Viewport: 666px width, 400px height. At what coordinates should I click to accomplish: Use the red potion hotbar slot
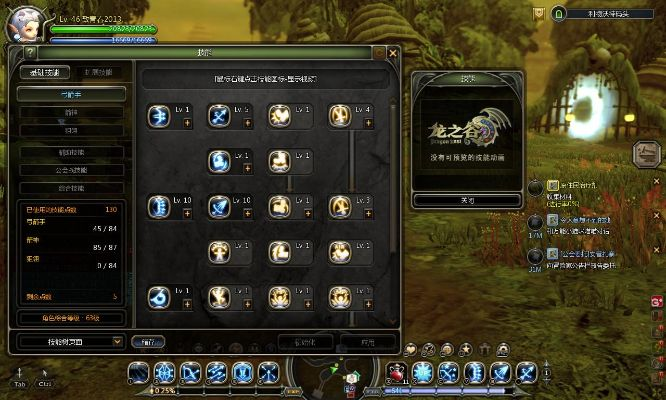396,373
